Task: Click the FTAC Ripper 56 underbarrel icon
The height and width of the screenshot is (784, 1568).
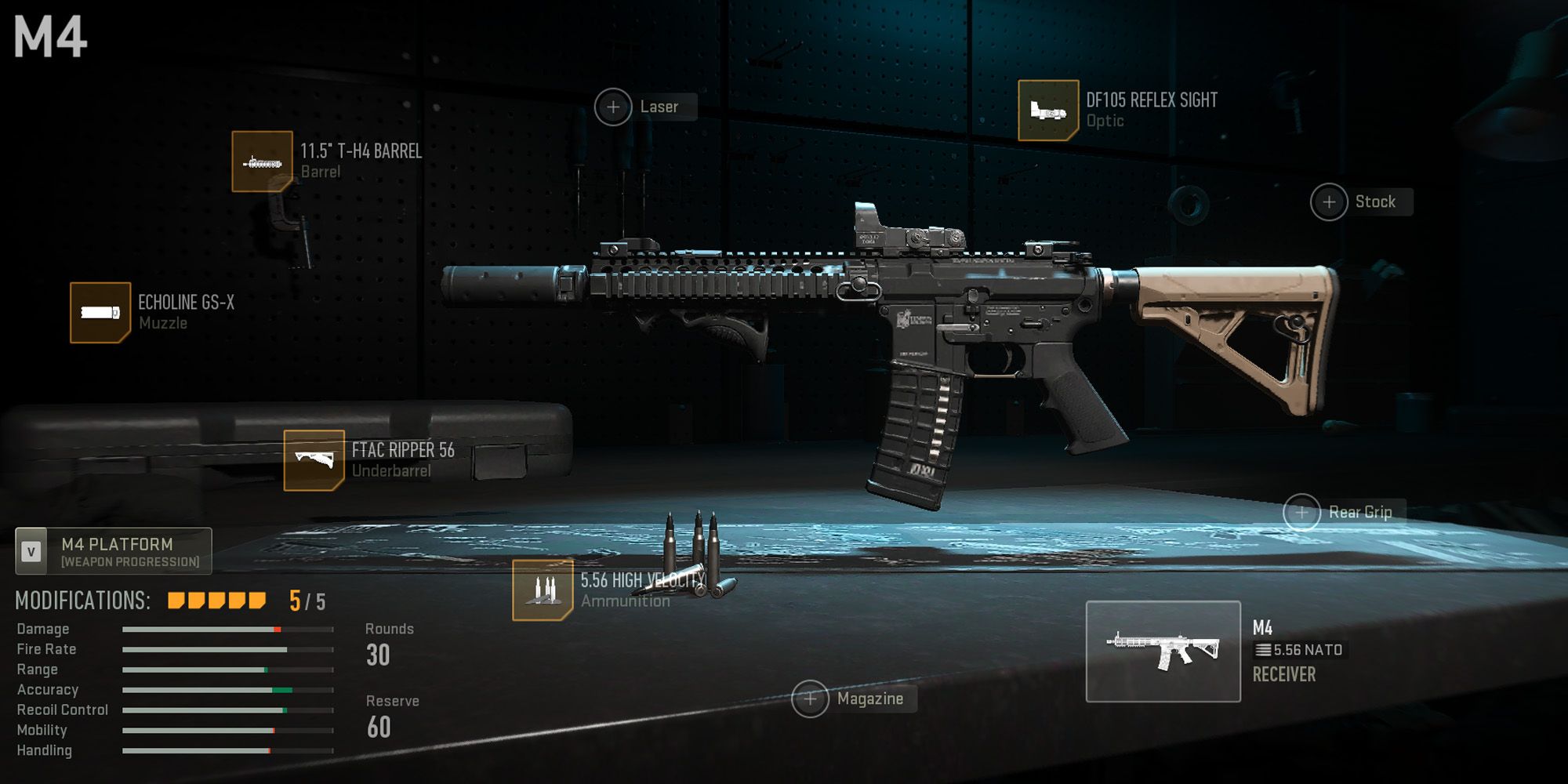Action: click(x=313, y=459)
